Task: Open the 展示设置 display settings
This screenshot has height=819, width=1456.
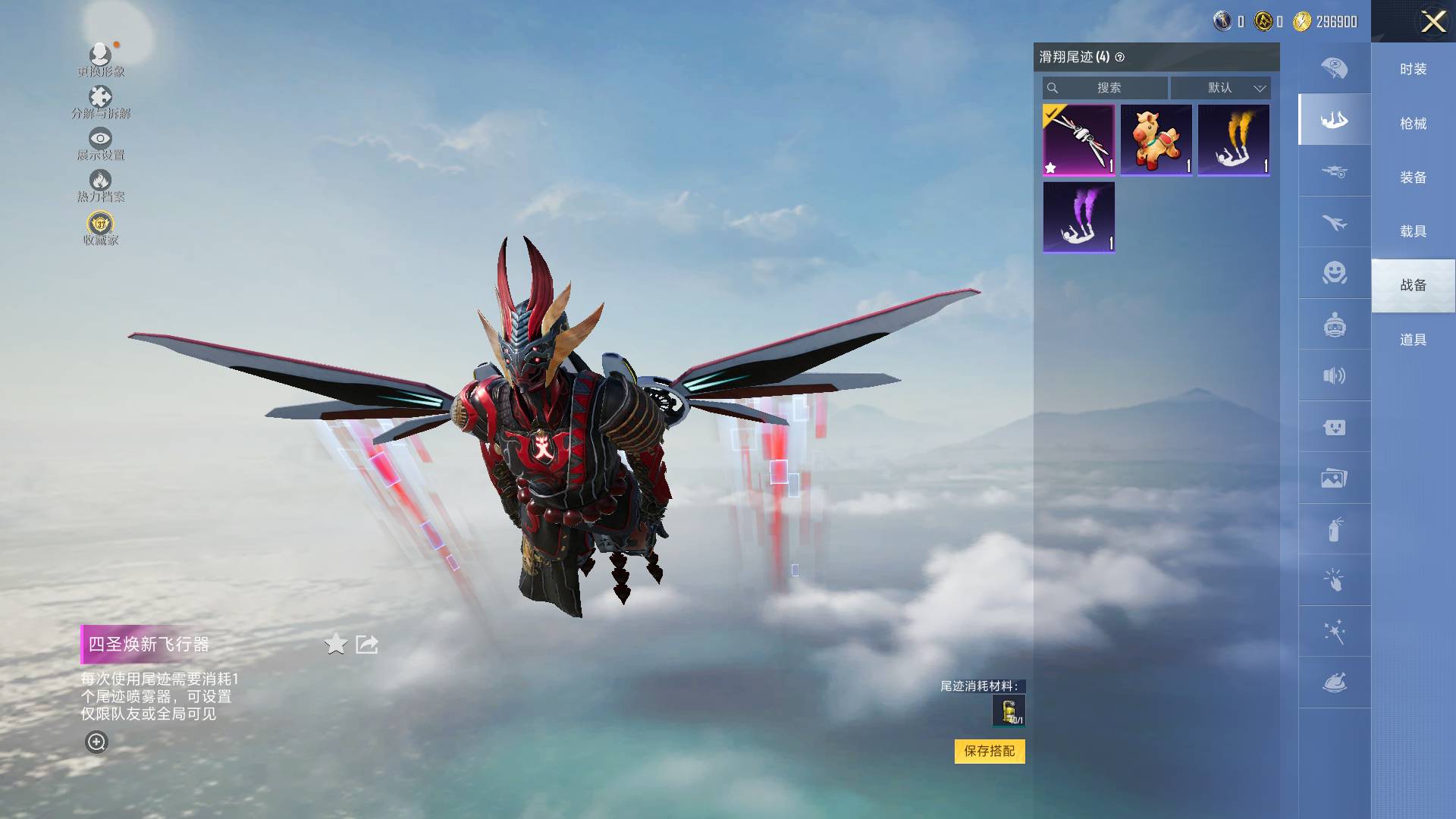Action: [x=100, y=143]
